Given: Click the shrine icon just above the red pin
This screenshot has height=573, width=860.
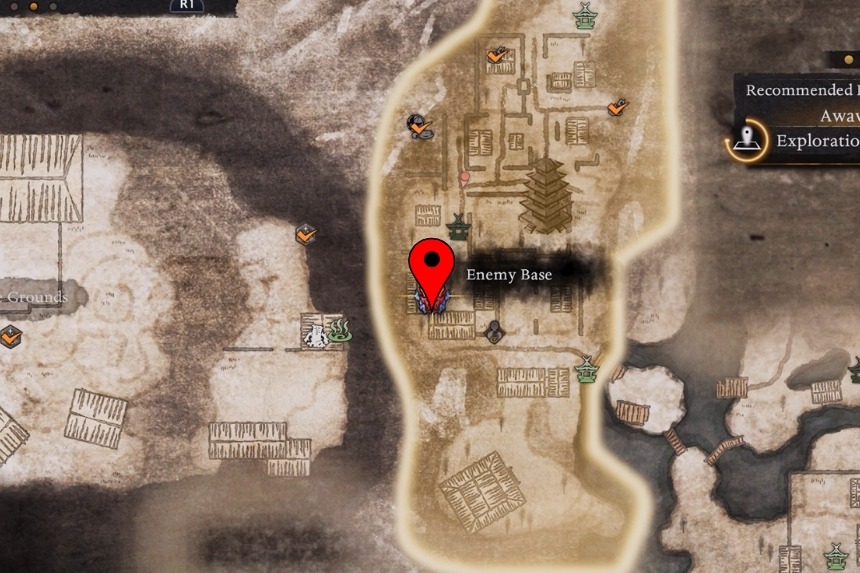Looking at the screenshot, I should click(x=458, y=227).
